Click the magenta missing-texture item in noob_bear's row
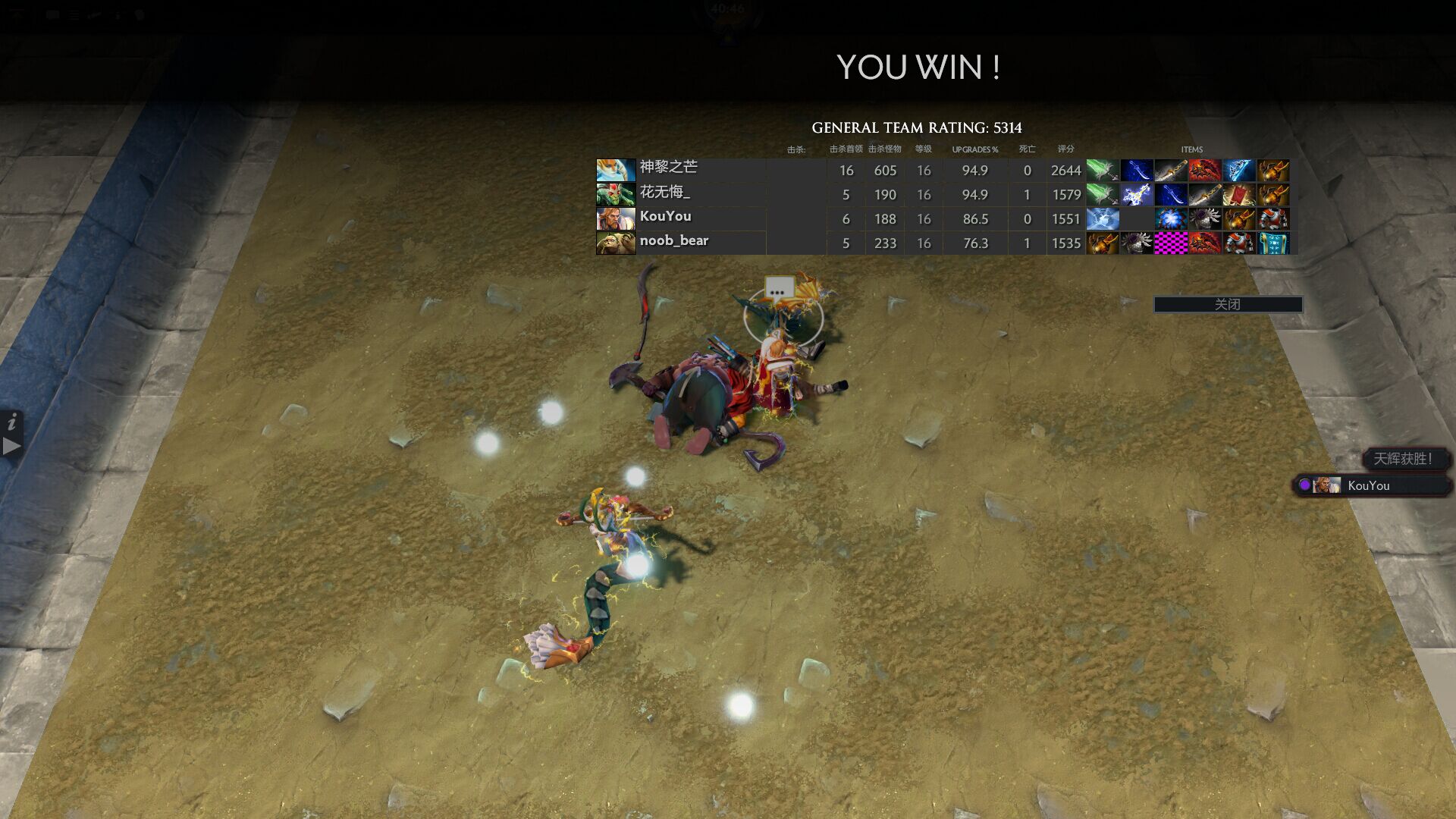 pyautogui.click(x=1171, y=243)
